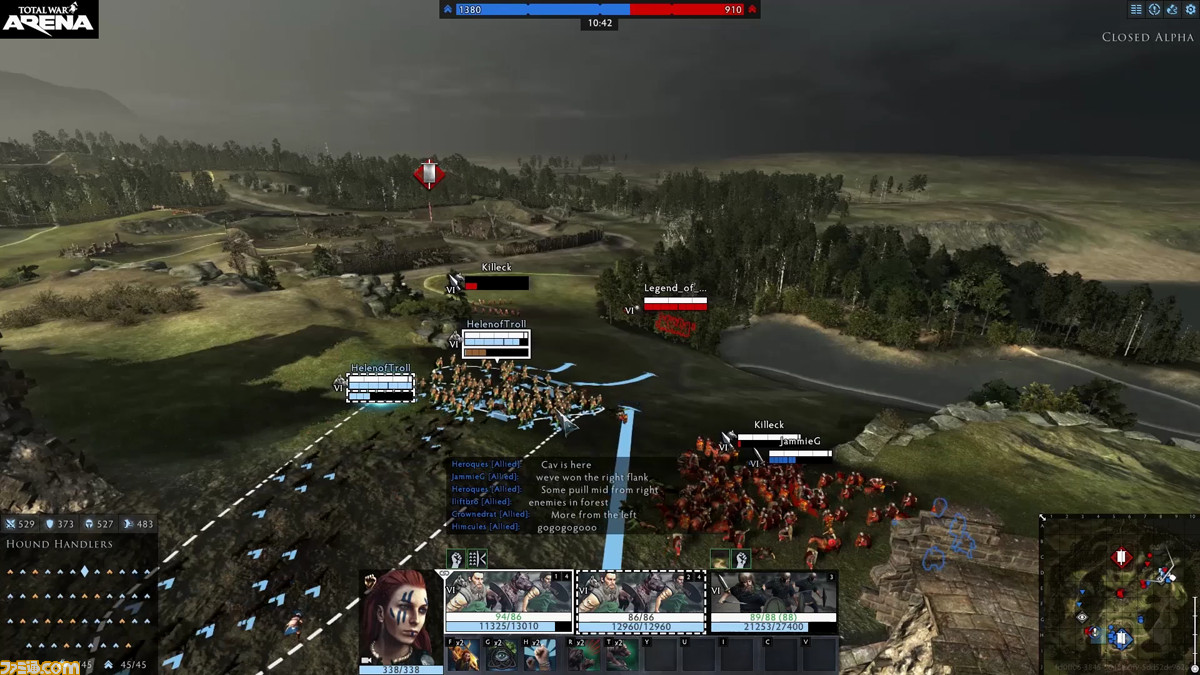Open the scoreboard list icon
The image size is (1200, 675).
(x=1136, y=9)
